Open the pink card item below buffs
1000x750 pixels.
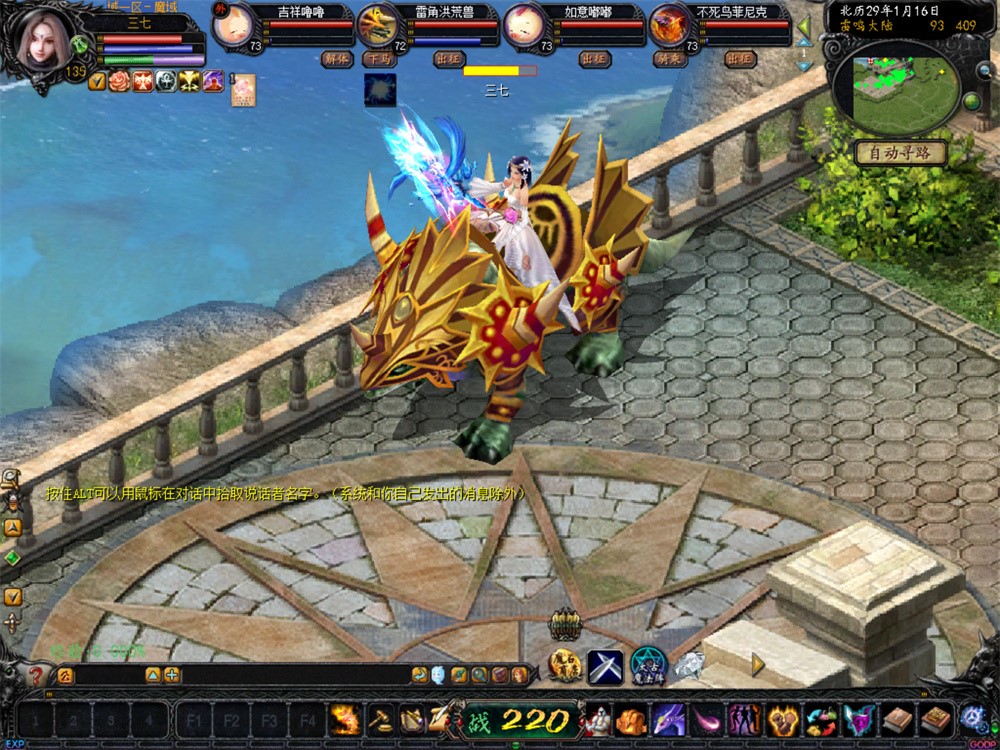point(243,90)
